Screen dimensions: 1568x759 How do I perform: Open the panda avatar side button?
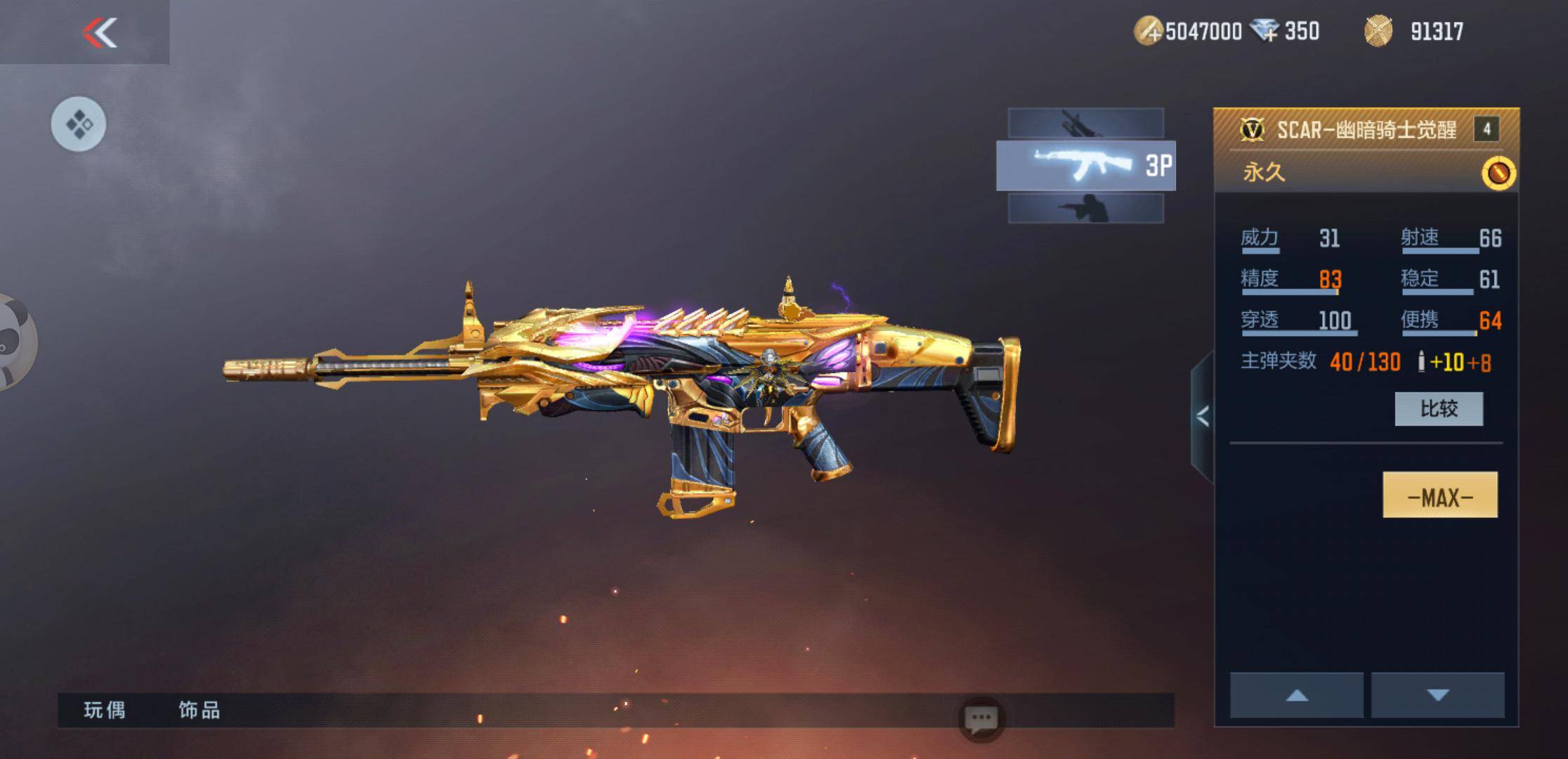(14, 343)
